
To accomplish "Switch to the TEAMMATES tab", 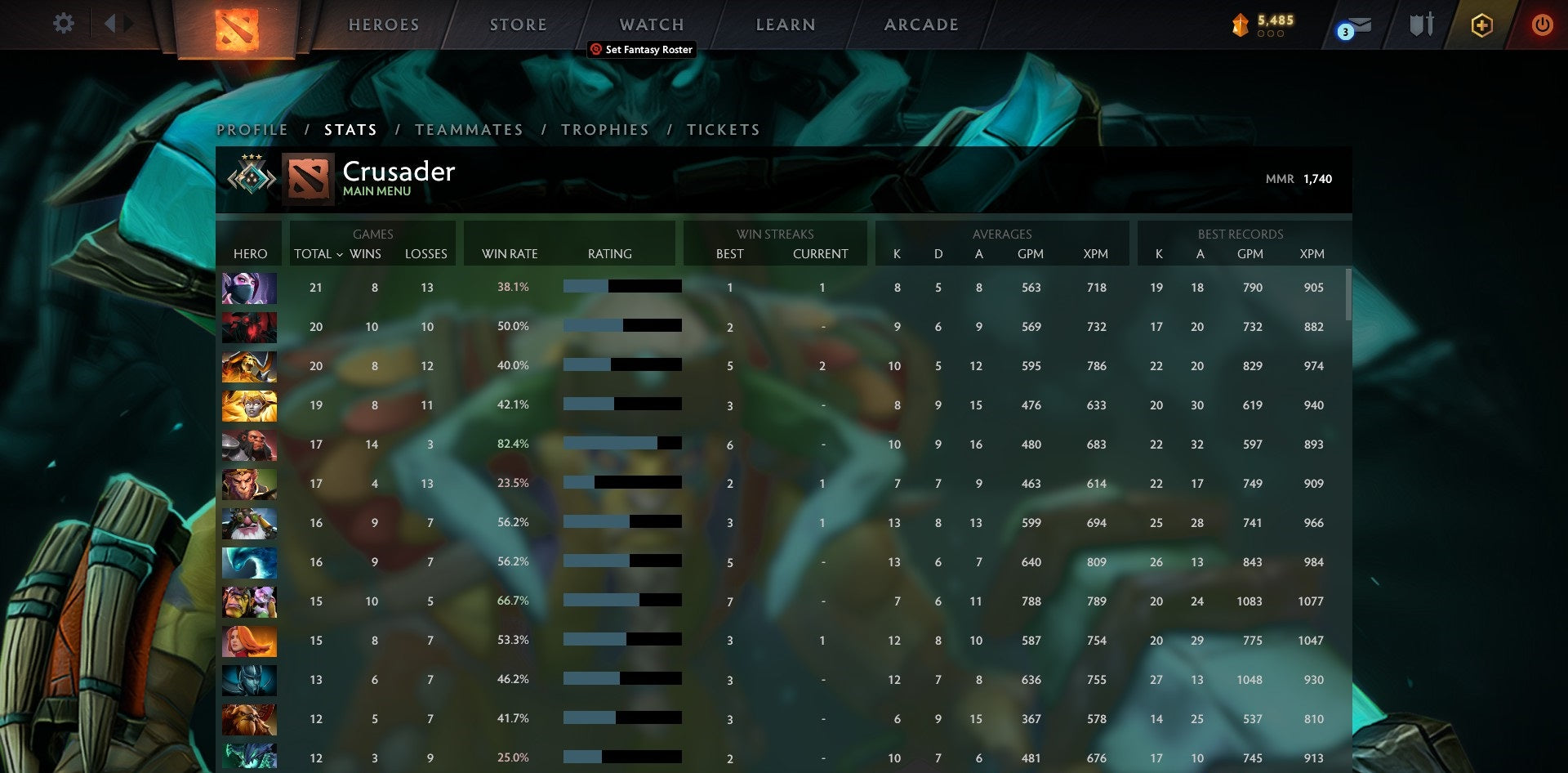I will [470, 129].
